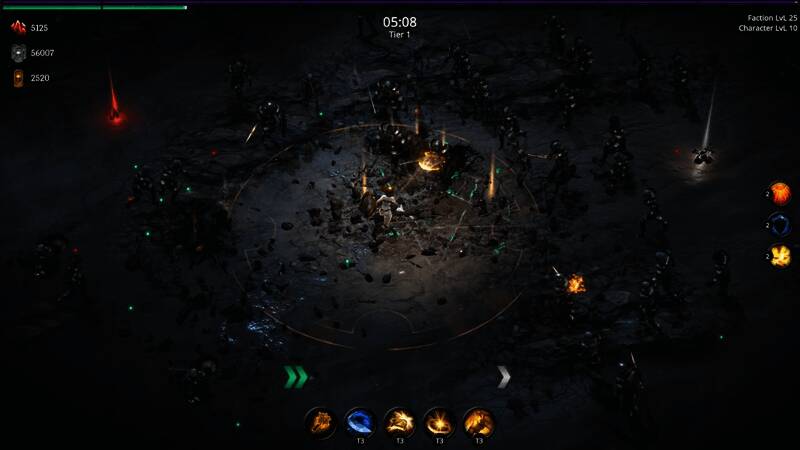Screen dimensions: 800x450
Task: Select the dark blue ring buff icon
Action: tap(779, 224)
